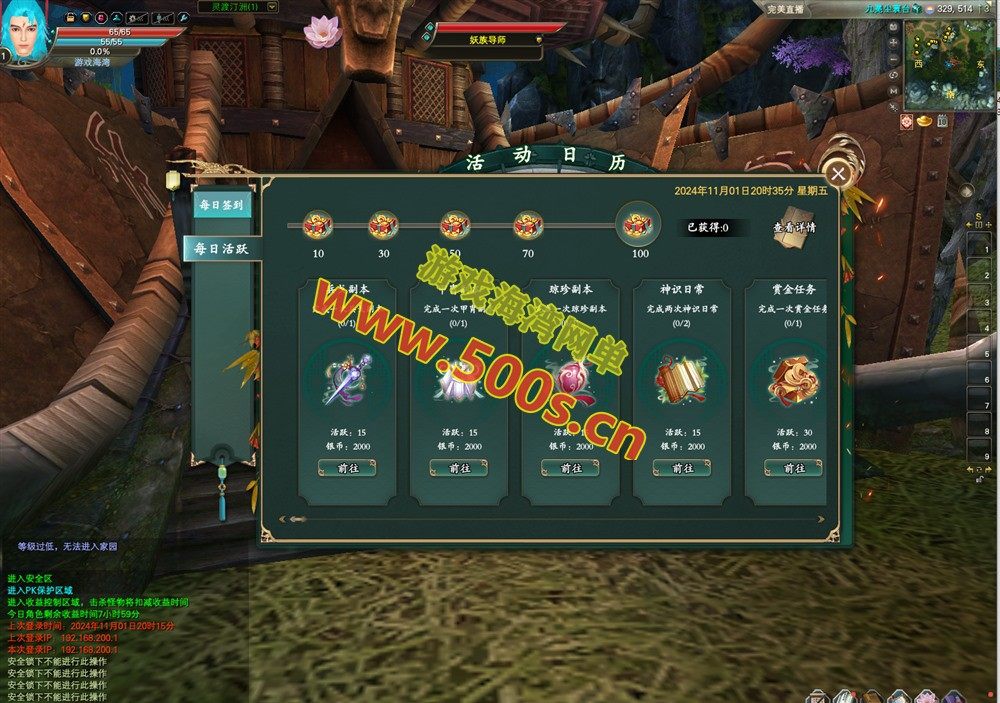Claim the 70 activity points reward chest
The image size is (1000, 703).
point(528,226)
